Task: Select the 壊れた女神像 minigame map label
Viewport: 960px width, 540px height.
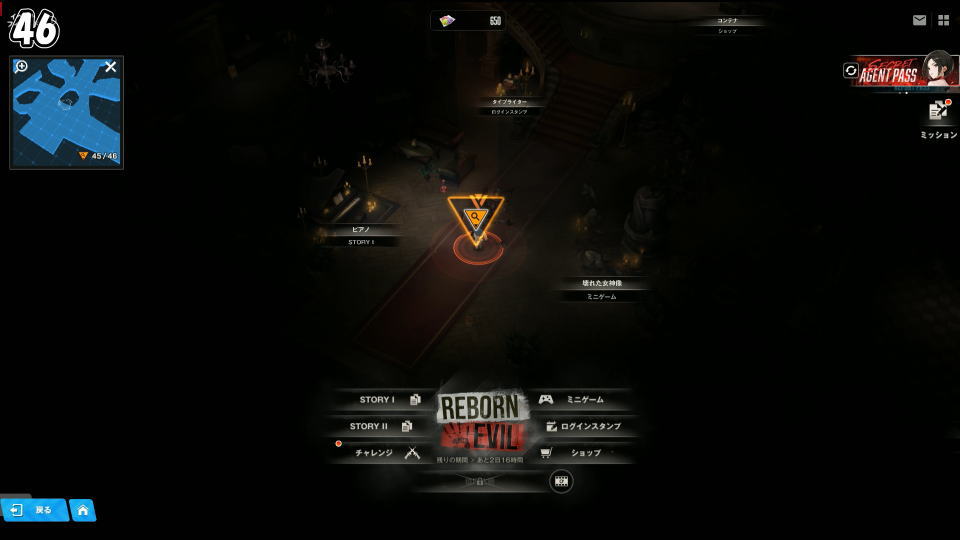Action: [601, 289]
